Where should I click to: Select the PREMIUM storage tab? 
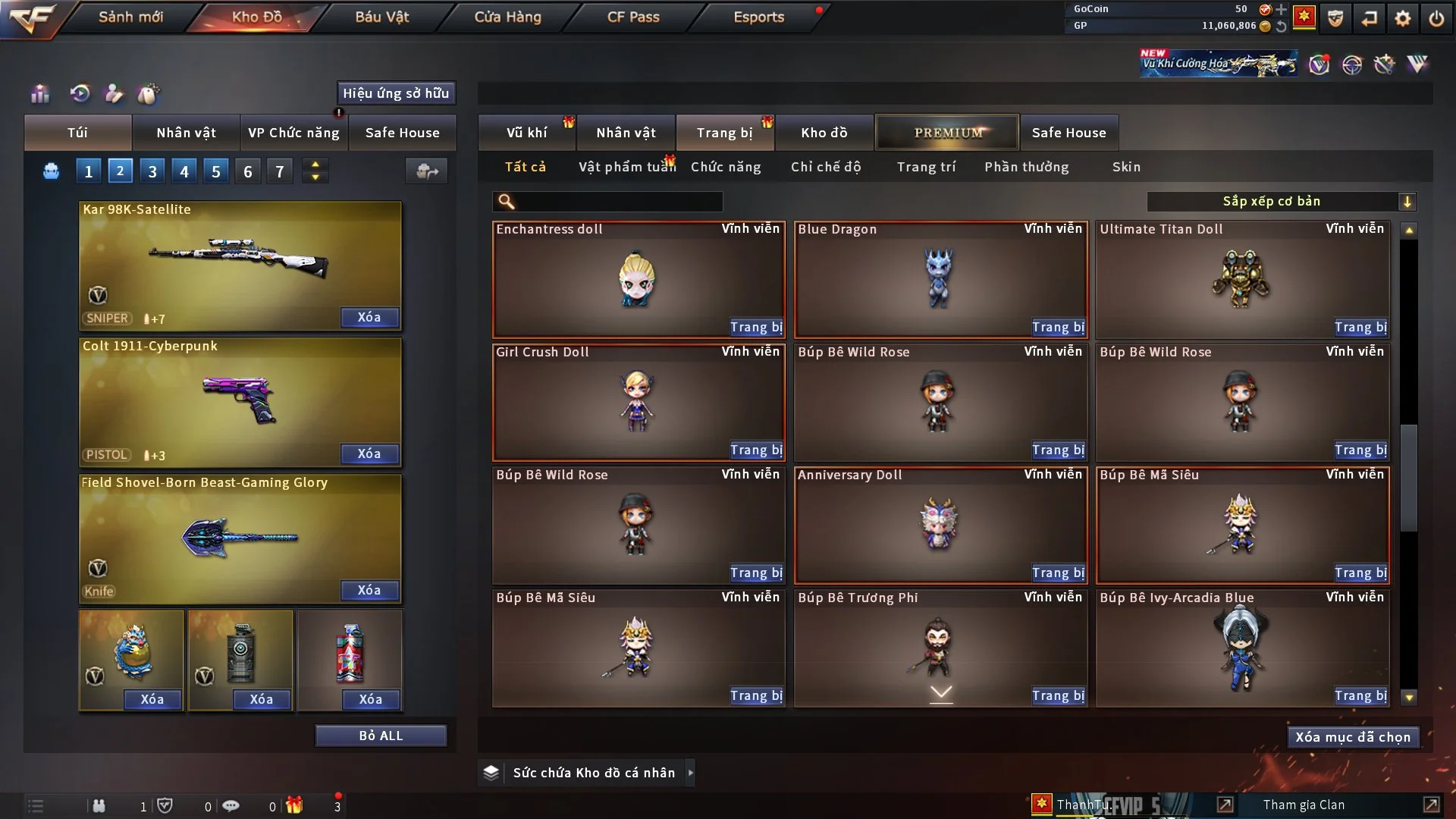coord(948,133)
